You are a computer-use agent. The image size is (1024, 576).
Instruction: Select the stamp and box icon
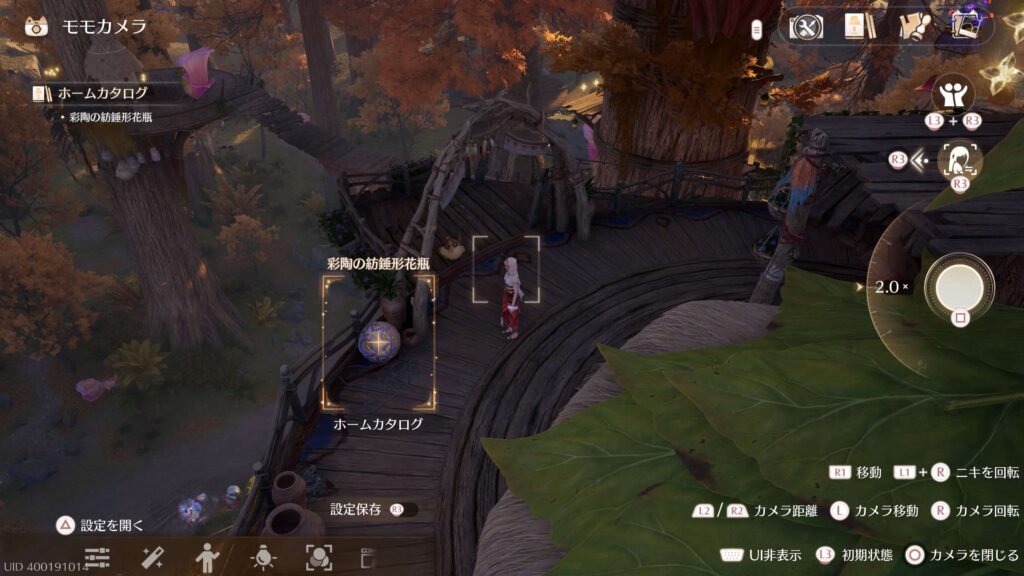(915, 27)
